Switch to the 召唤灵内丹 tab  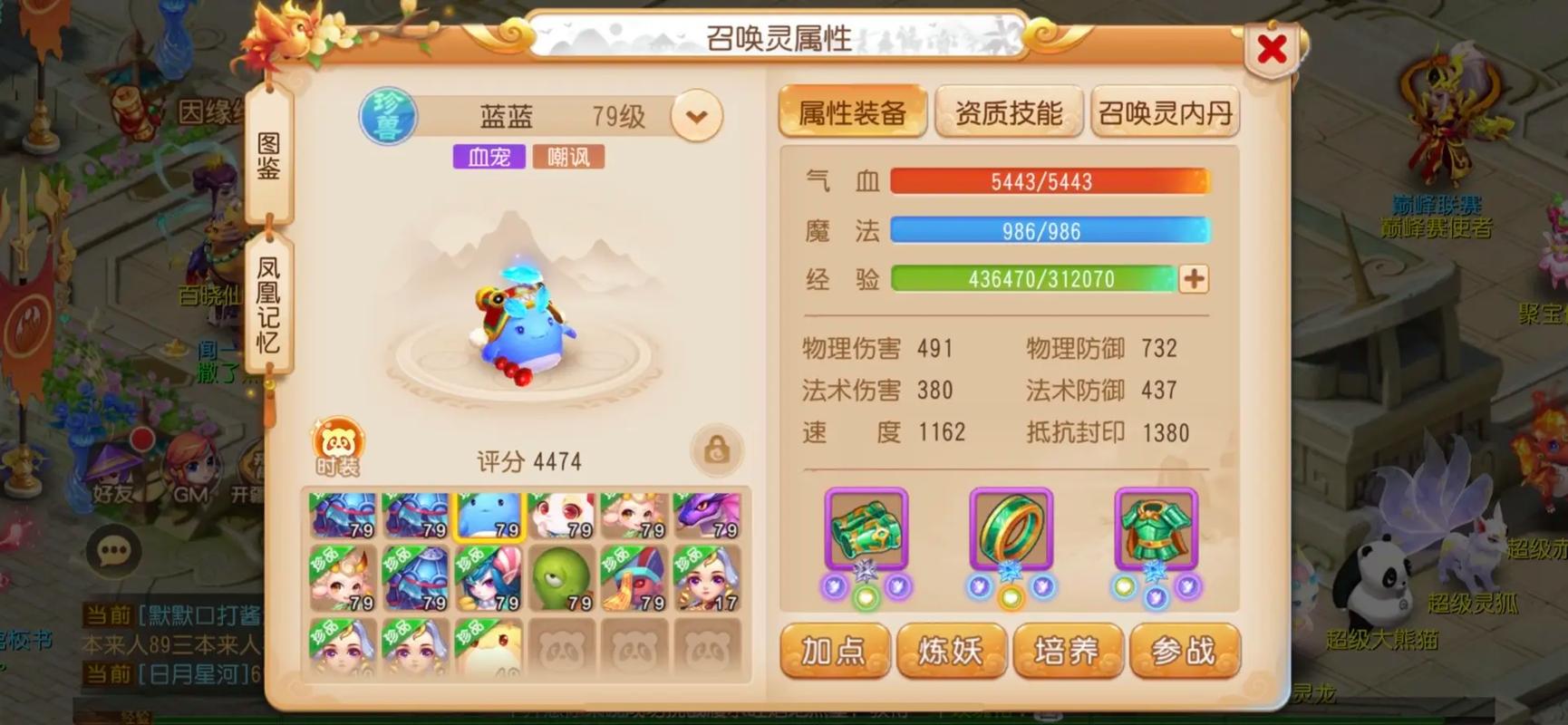click(1166, 111)
